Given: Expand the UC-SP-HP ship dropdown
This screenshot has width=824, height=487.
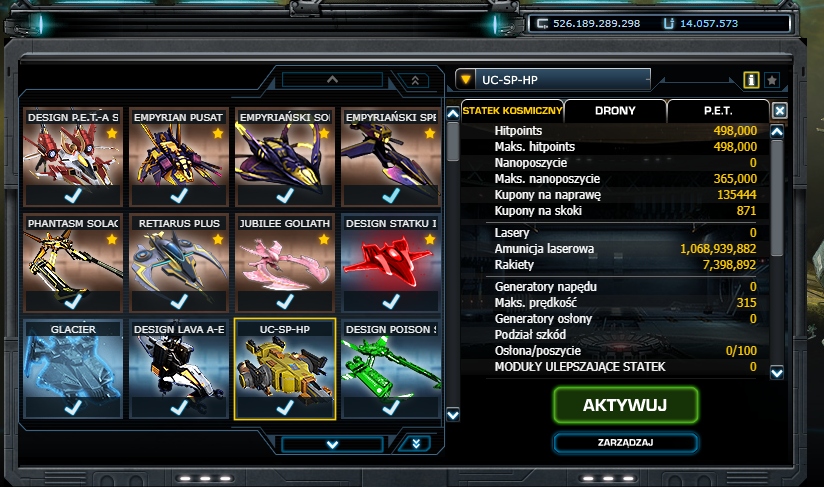Looking at the screenshot, I should (466, 79).
